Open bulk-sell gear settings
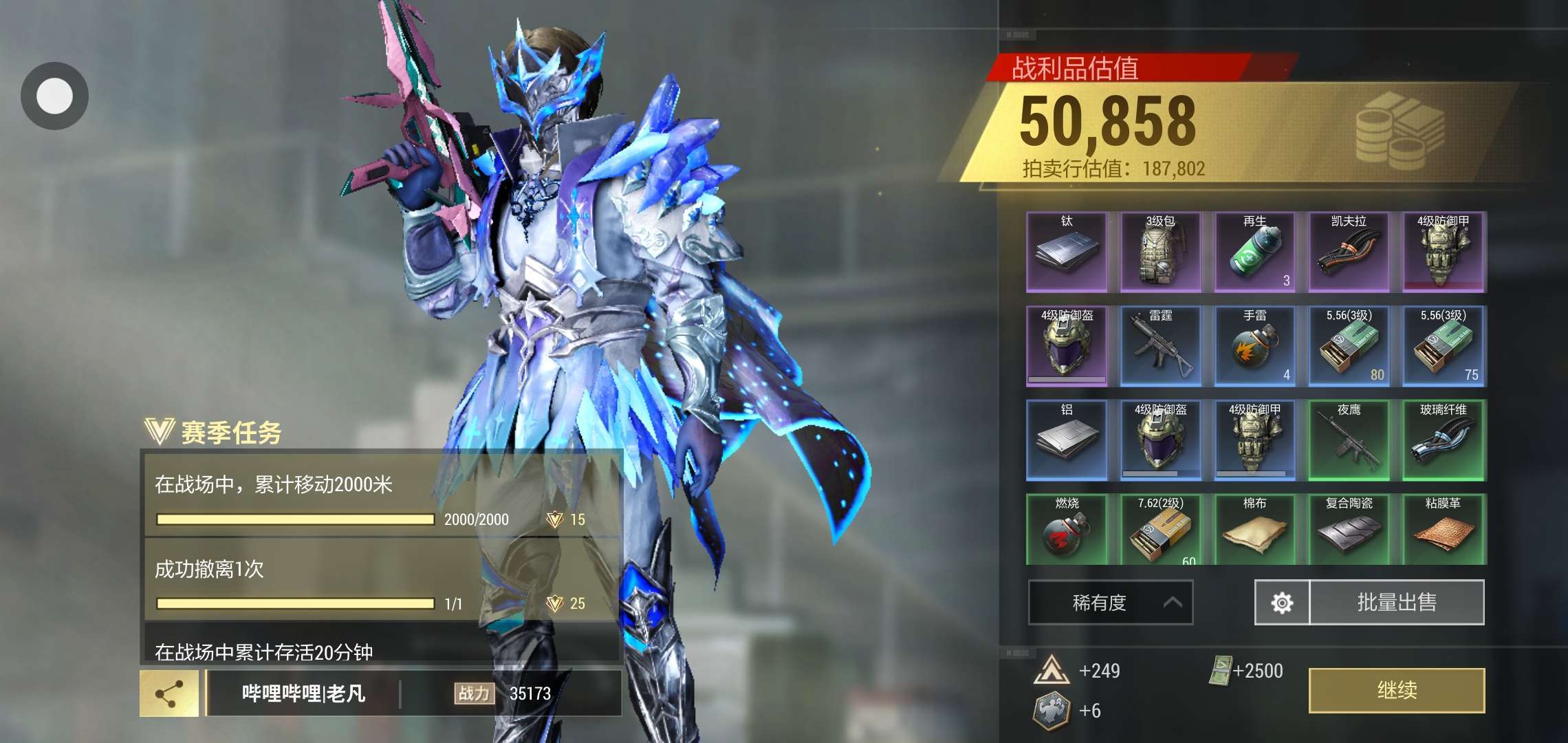 click(x=1282, y=603)
